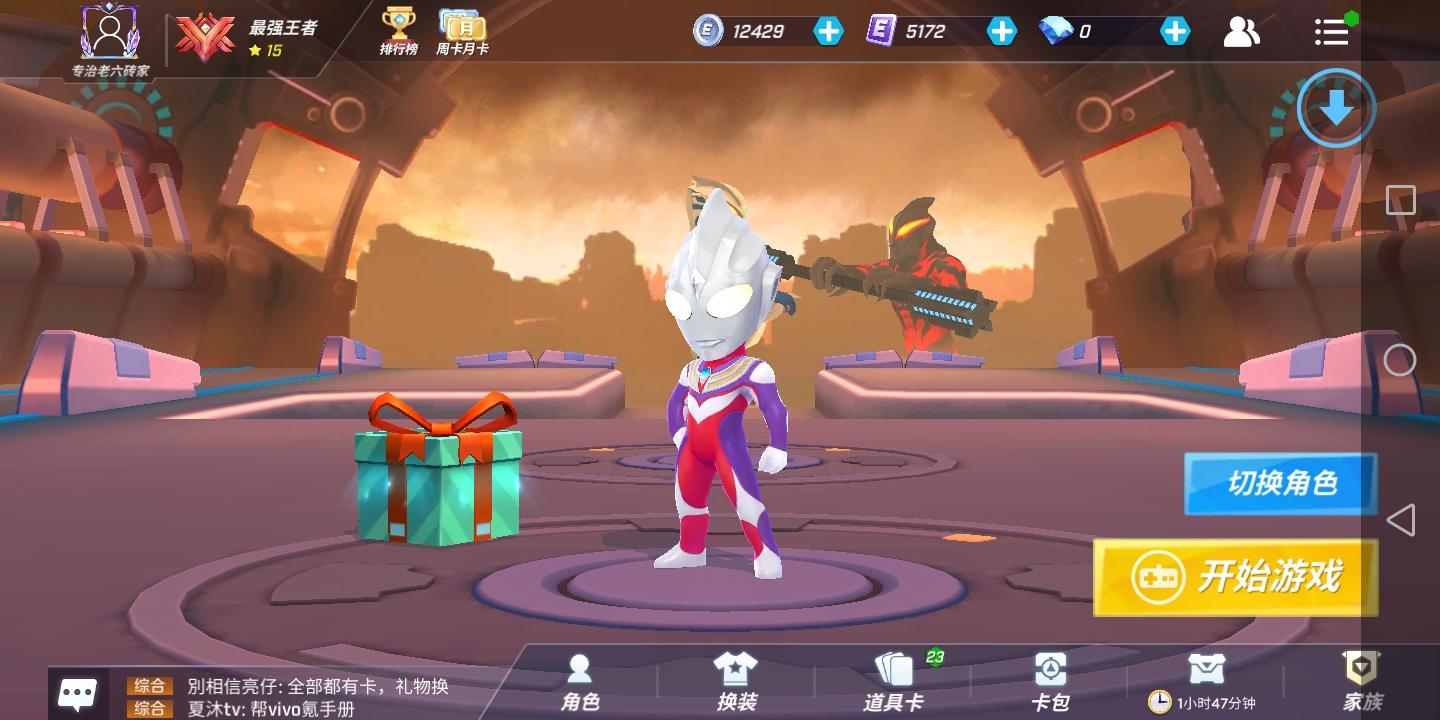The height and width of the screenshot is (720, 1440).
Task: Open the chat bubble icon bottom left
Action: point(78,691)
